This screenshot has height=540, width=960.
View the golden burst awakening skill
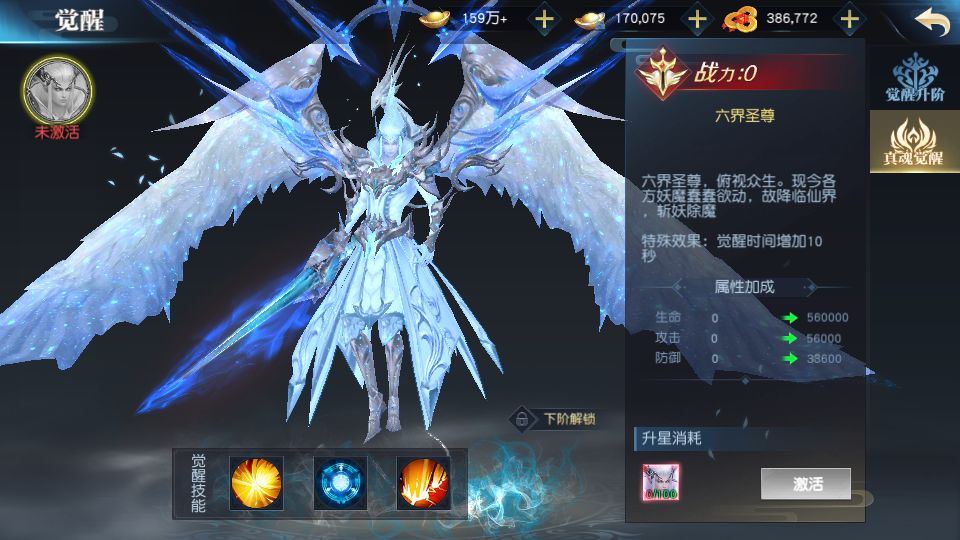click(x=257, y=482)
